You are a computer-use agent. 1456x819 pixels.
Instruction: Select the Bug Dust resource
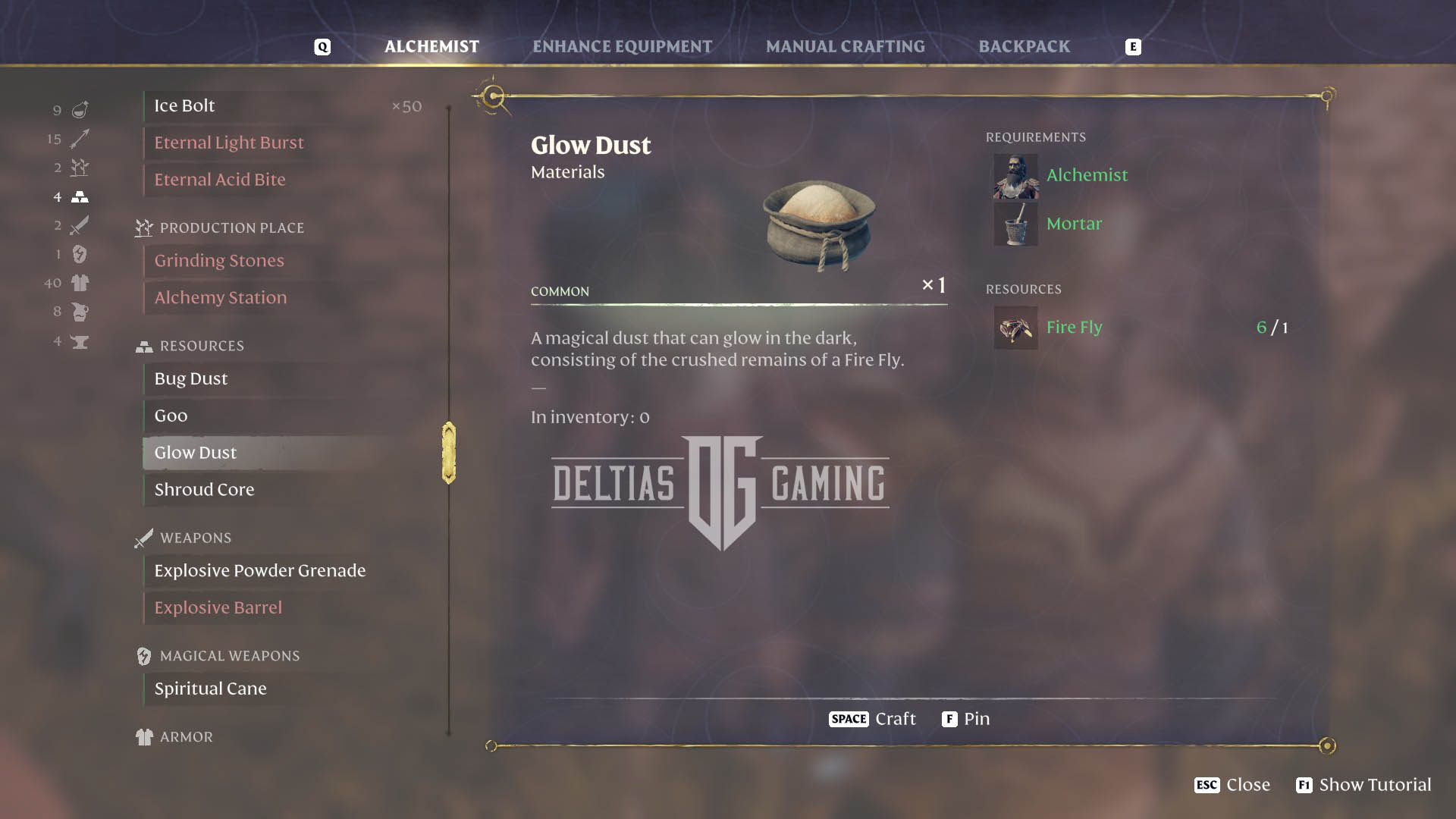click(190, 379)
